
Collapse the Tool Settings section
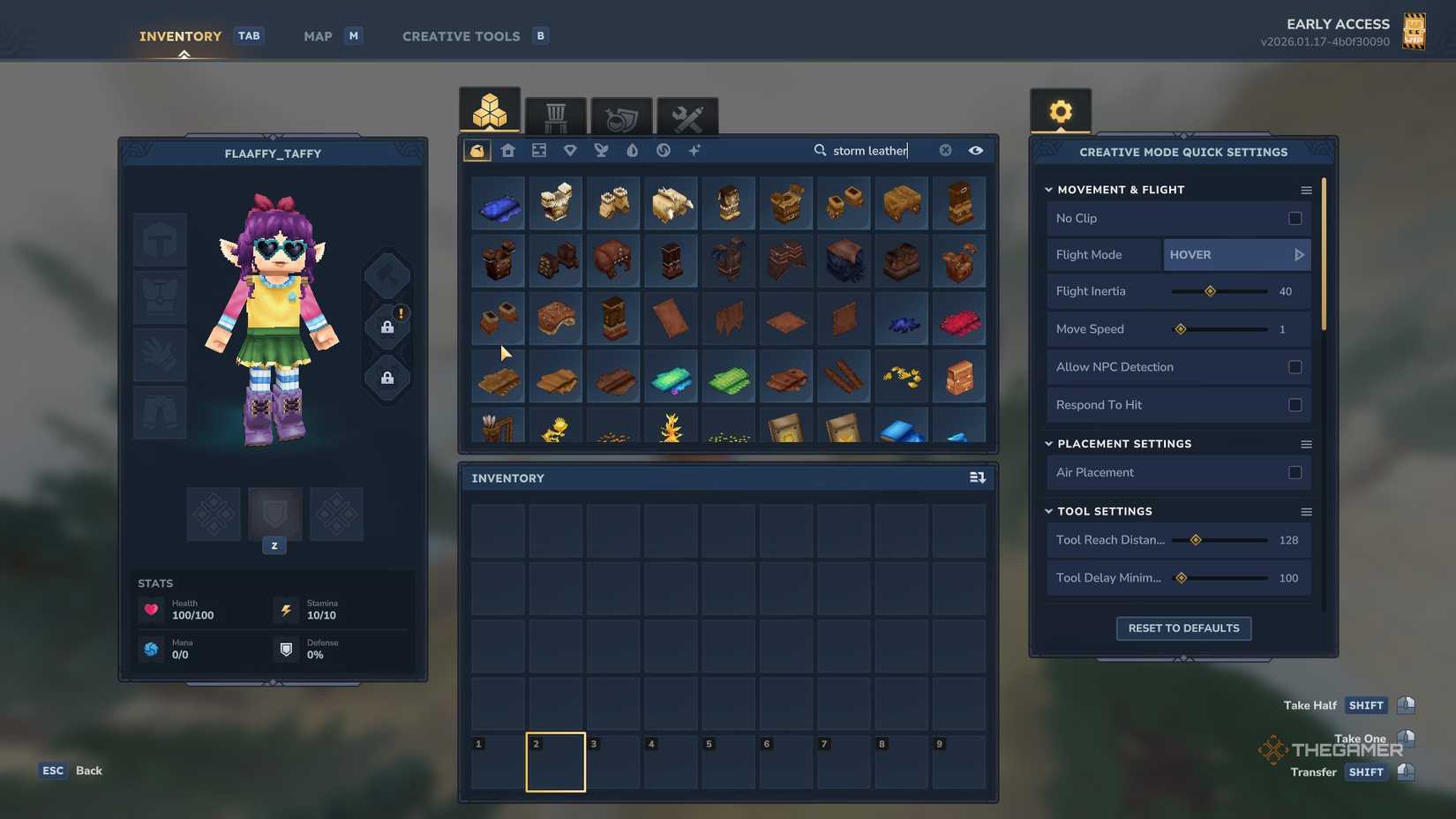[1048, 511]
